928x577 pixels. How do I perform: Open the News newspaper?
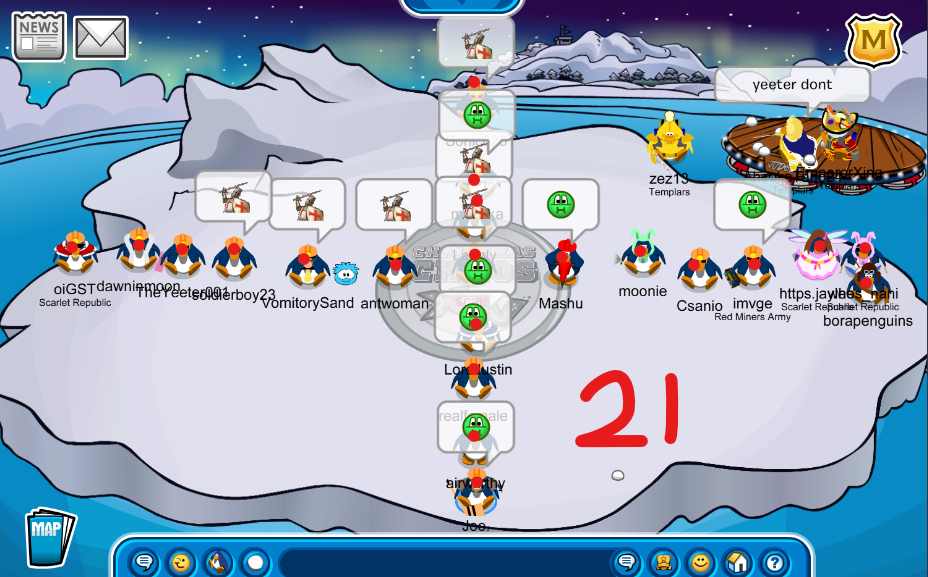[39, 37]
